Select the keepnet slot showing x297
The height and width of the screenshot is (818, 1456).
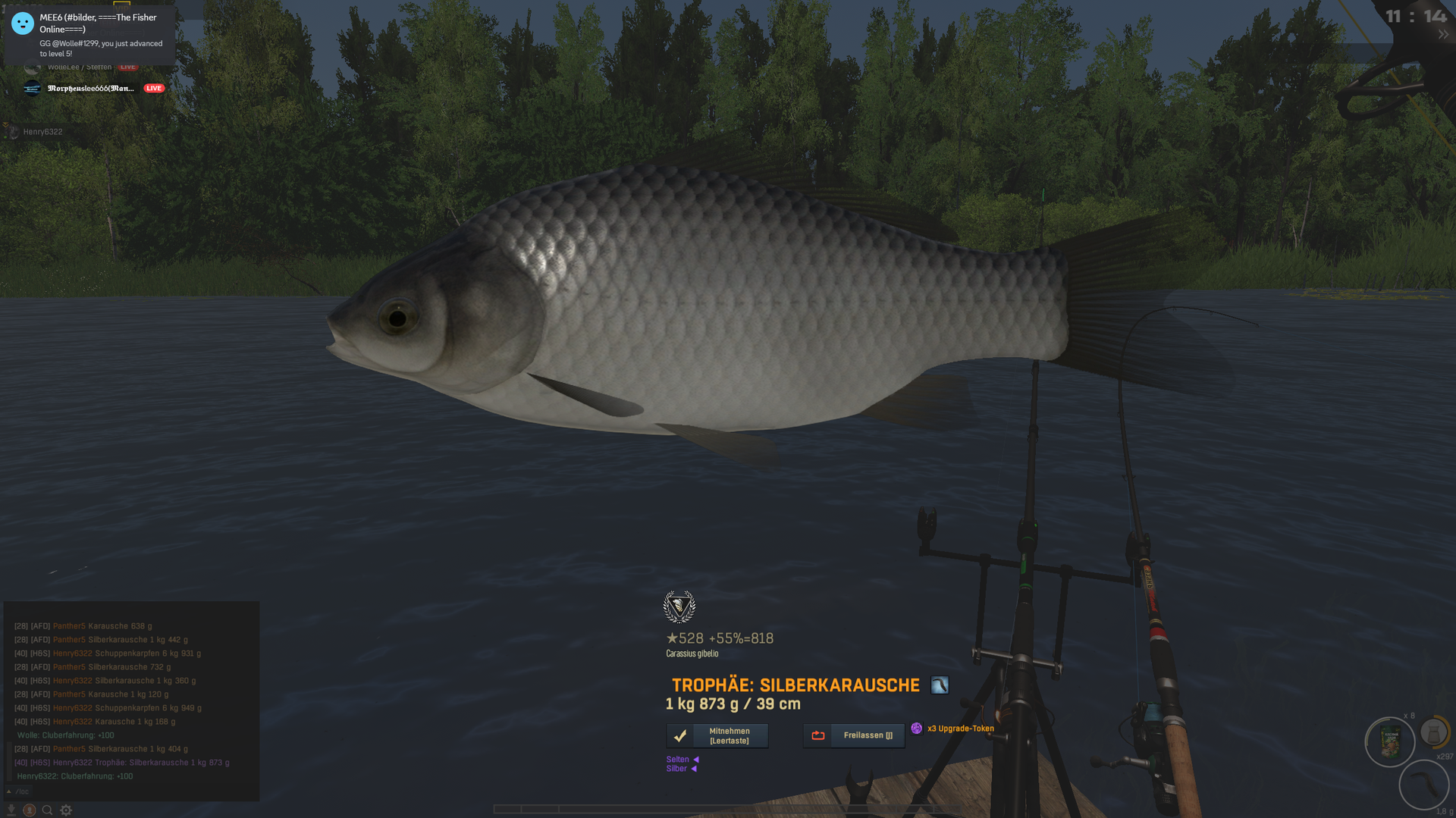click(1433, 734)
